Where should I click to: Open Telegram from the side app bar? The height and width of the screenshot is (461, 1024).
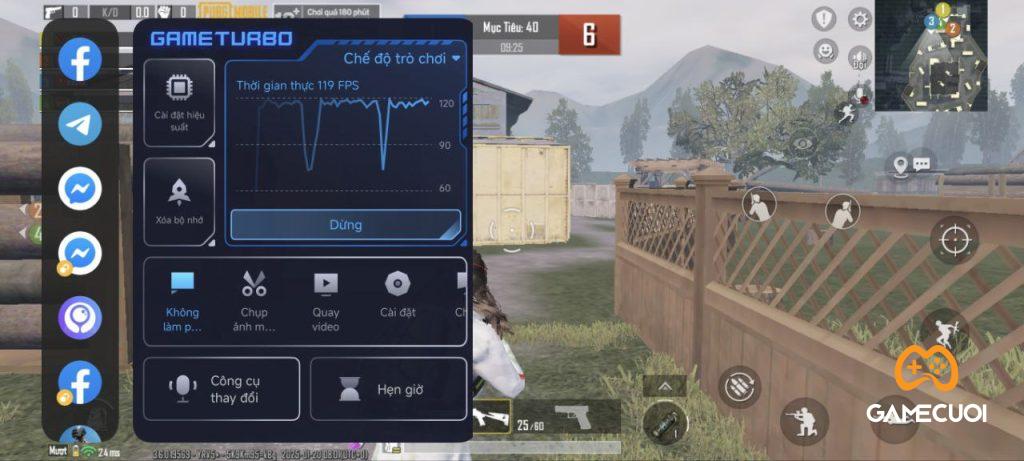pos(80,124)
